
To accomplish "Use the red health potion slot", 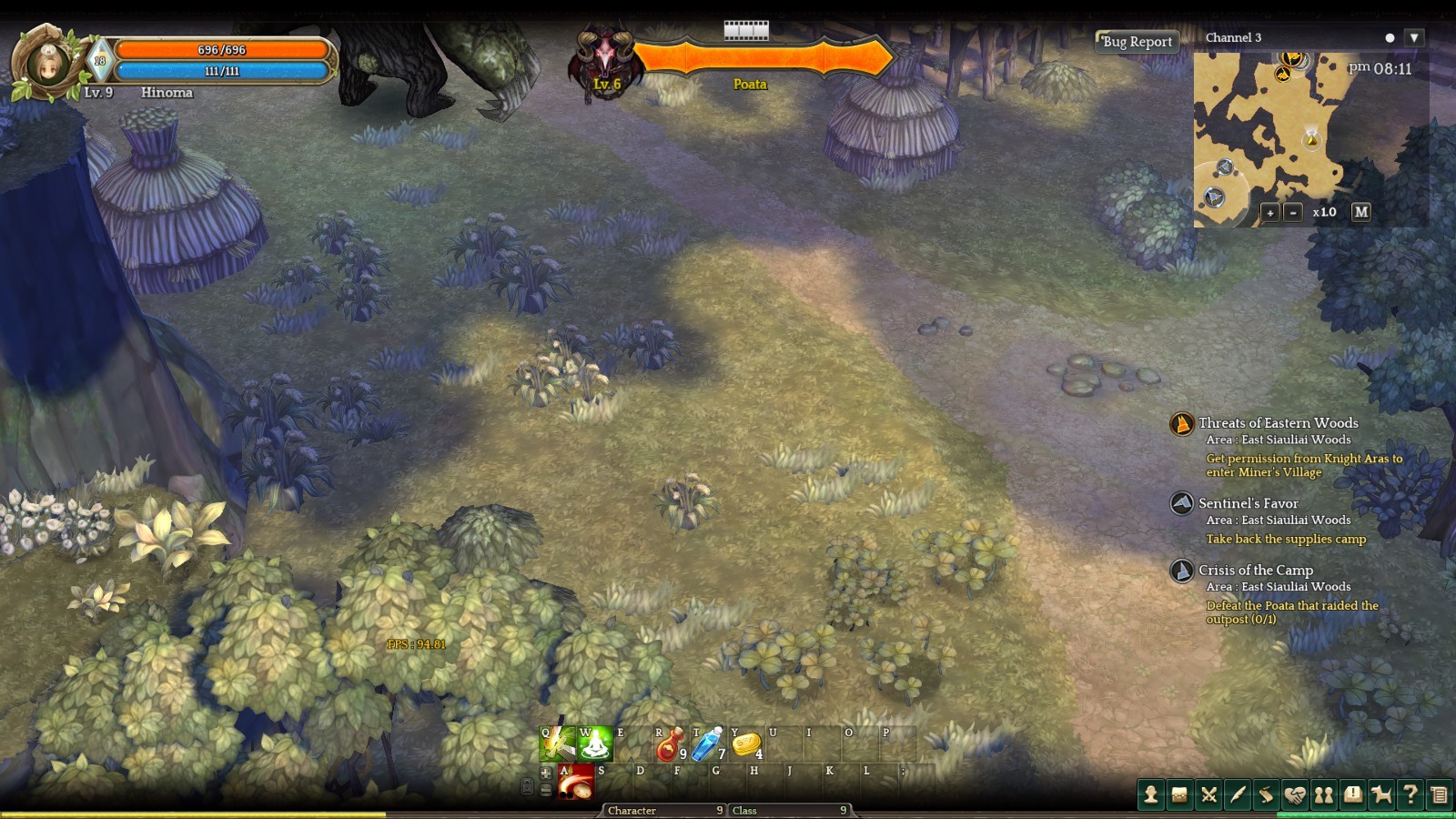I will 669,744.
